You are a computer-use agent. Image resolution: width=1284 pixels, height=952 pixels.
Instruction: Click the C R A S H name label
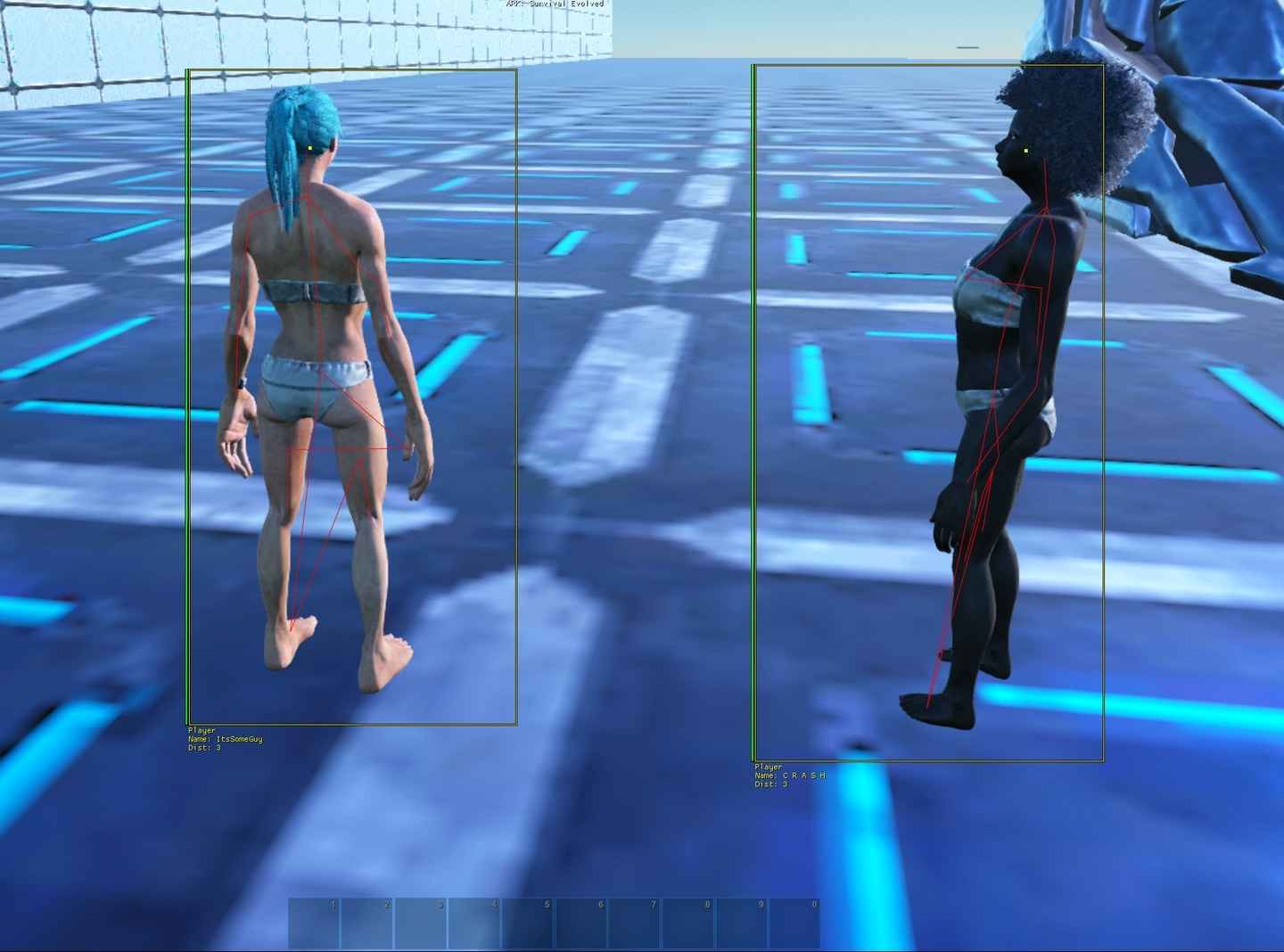pyautogui.click(x=789, y=776)
